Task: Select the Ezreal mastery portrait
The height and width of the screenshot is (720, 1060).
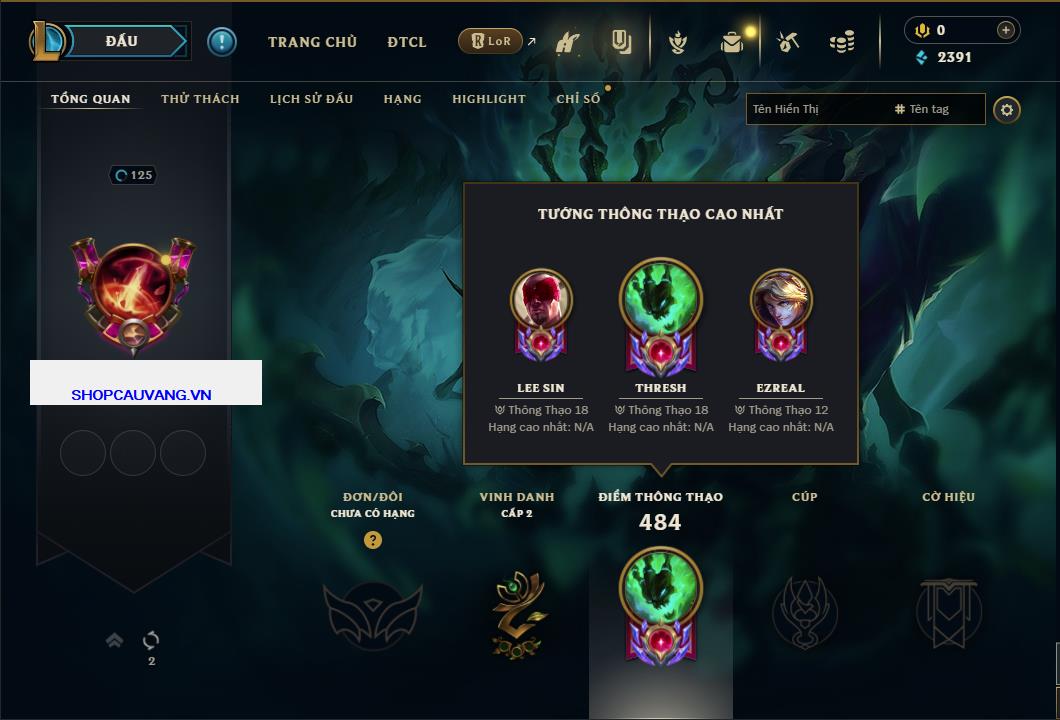Action: [781, 300]
